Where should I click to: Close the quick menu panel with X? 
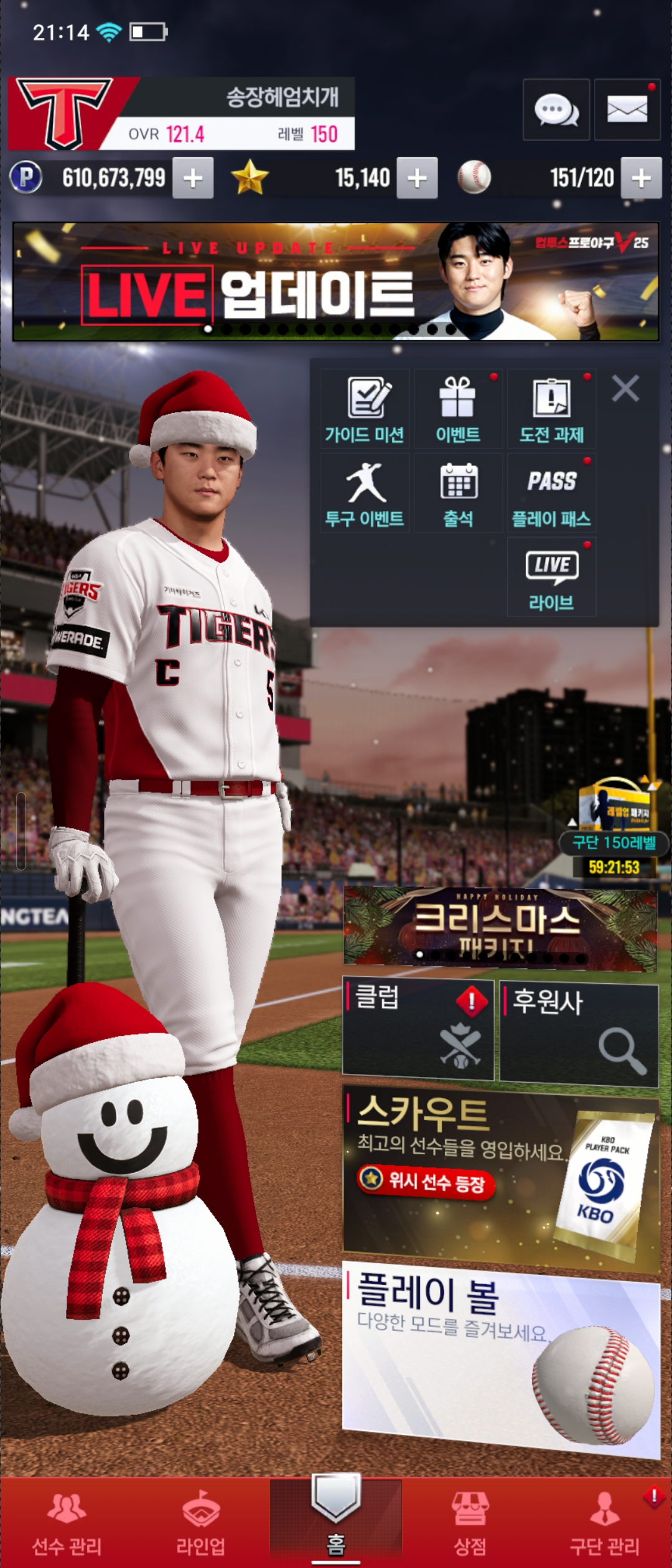625,389
